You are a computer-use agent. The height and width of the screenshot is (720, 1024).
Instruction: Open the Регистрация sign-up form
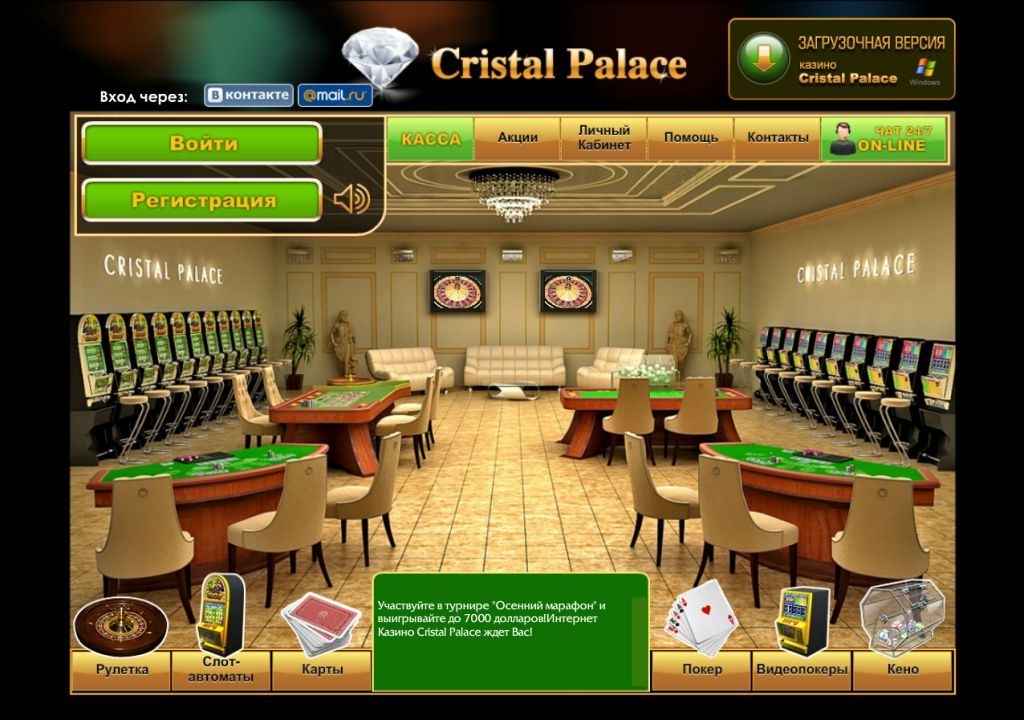[201, 200]
